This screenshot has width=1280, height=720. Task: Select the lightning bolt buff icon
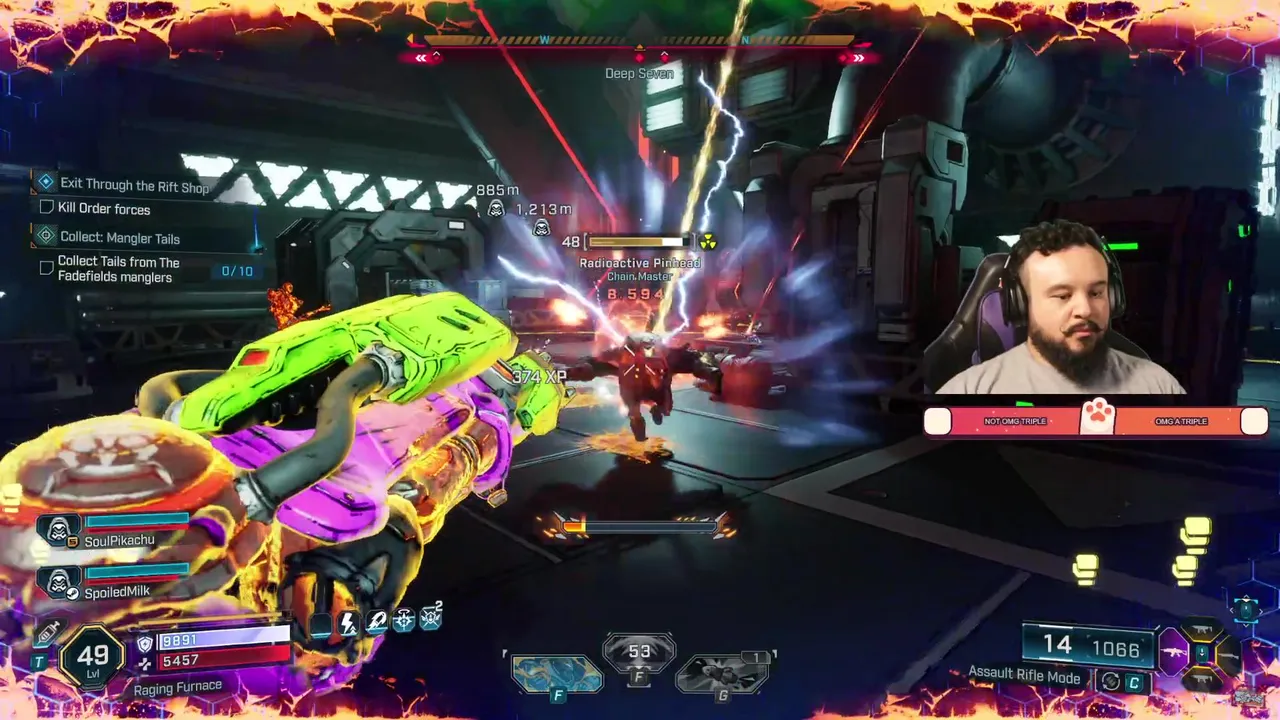click(348, 623)
